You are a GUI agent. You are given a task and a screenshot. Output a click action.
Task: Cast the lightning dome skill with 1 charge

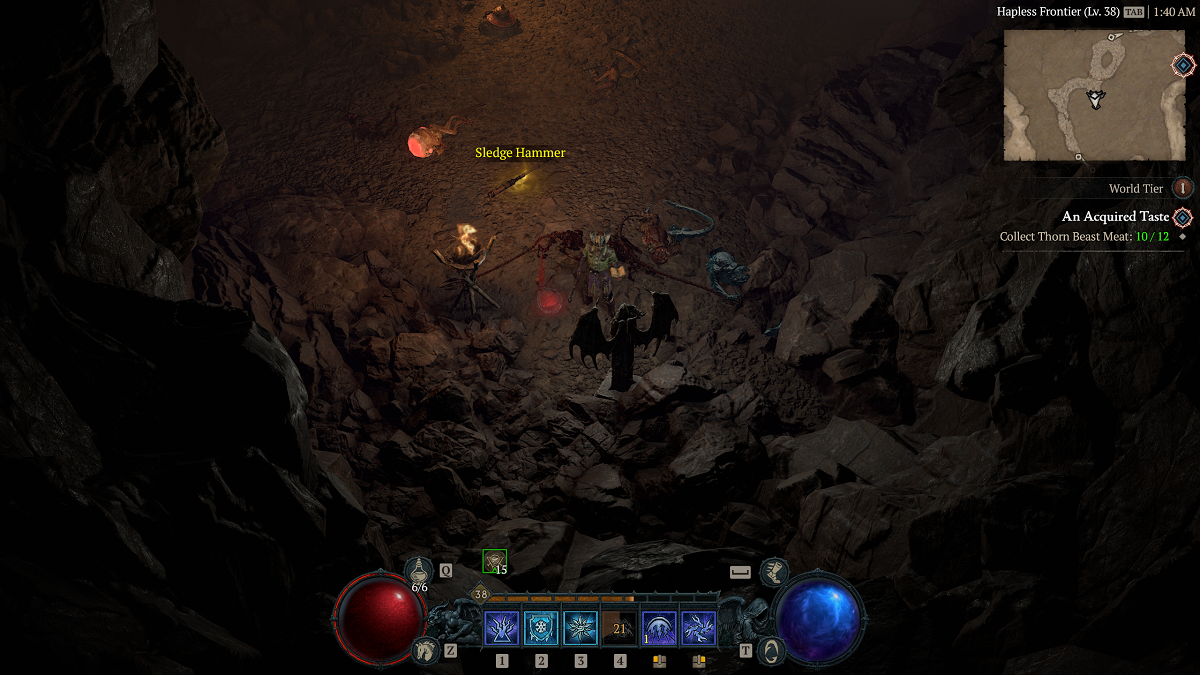[x=659, y=629]
